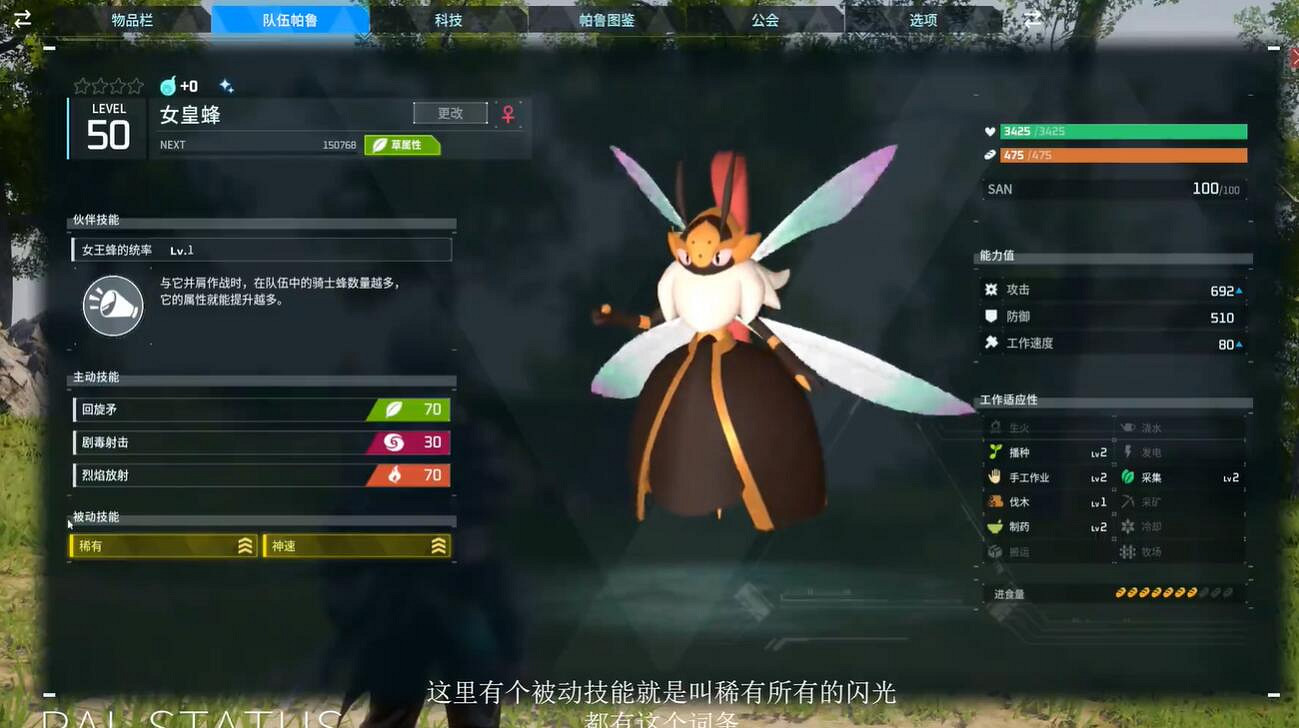
Task: Click the female gender symbol
Action: coord(510,113)
